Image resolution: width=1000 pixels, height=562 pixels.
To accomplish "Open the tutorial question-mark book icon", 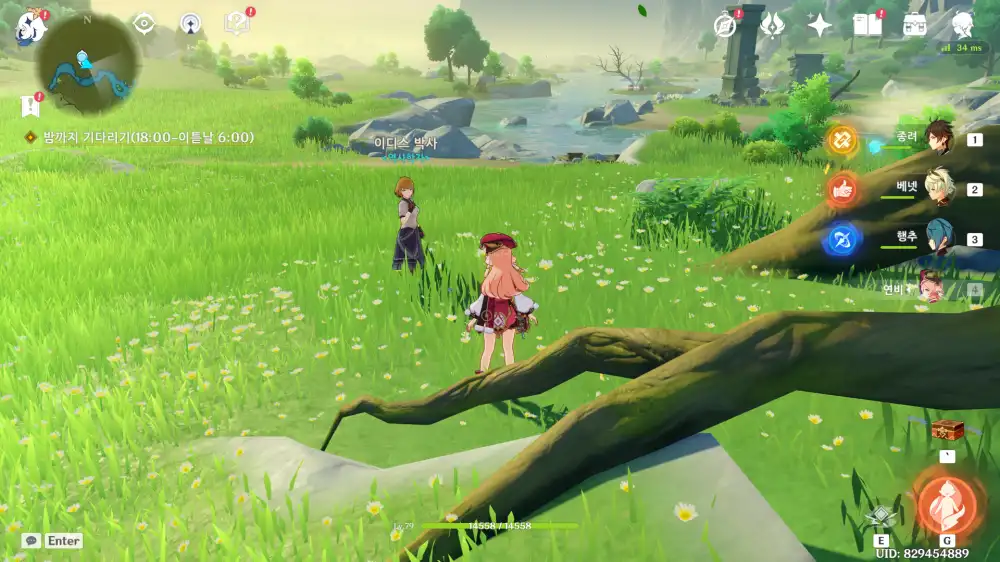I will coord(237,23).
